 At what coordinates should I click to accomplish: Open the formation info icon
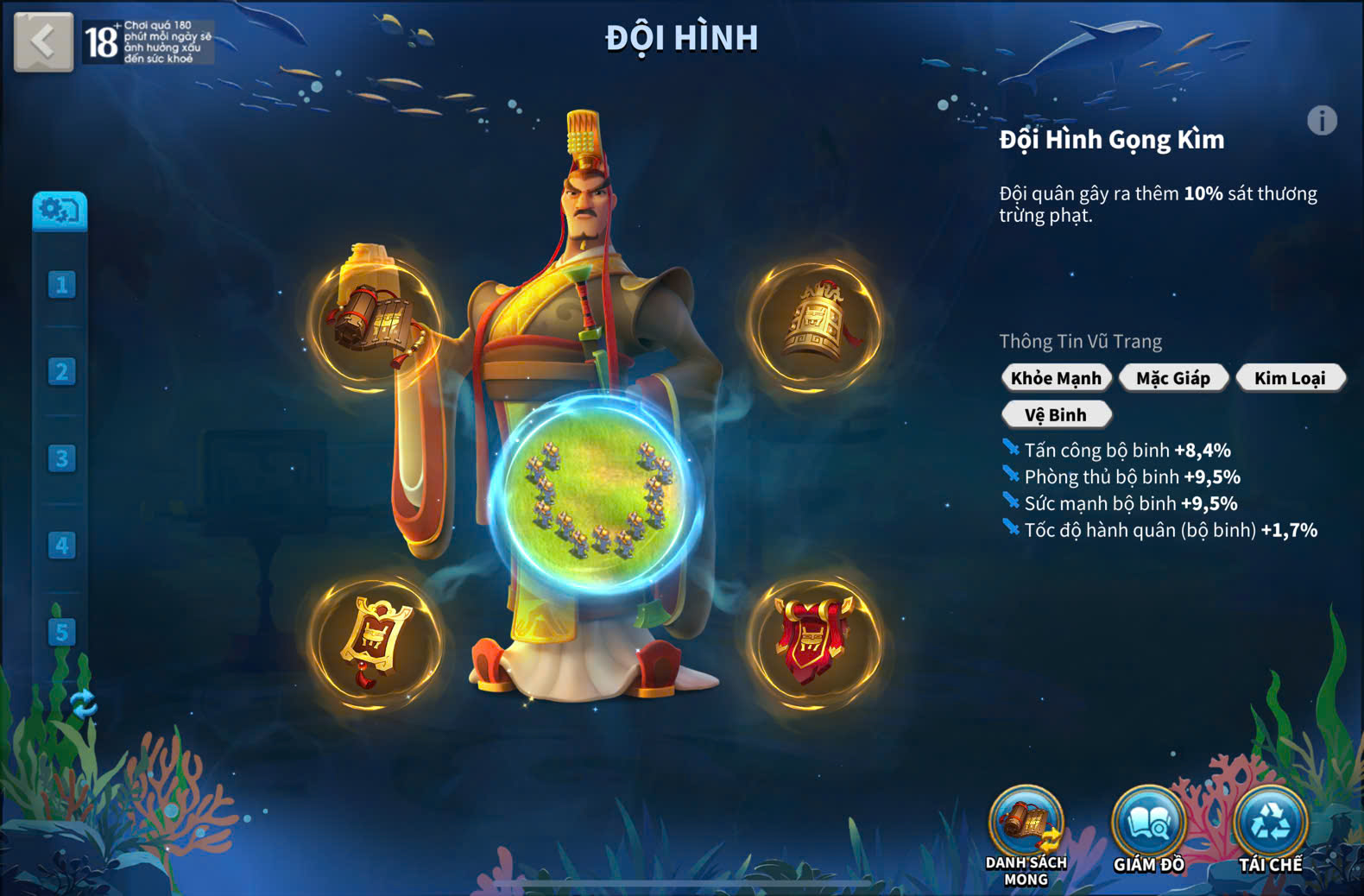[x=1321, y=121]
